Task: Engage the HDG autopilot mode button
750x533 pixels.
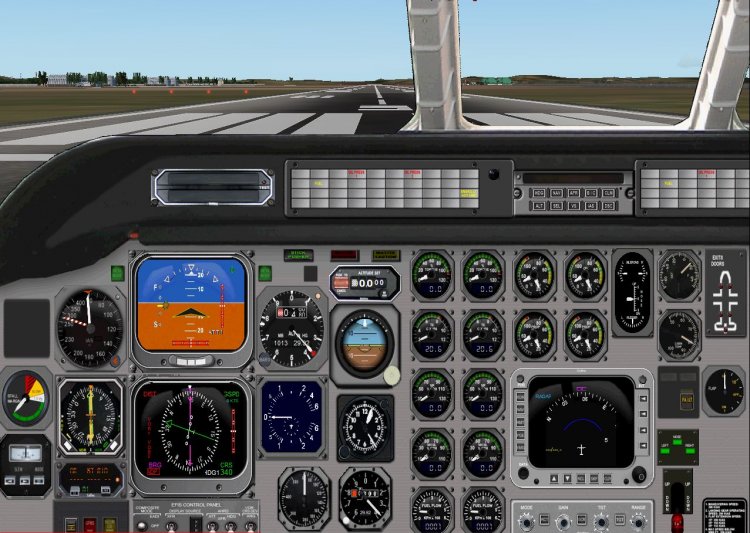Action: pos(540,192)
